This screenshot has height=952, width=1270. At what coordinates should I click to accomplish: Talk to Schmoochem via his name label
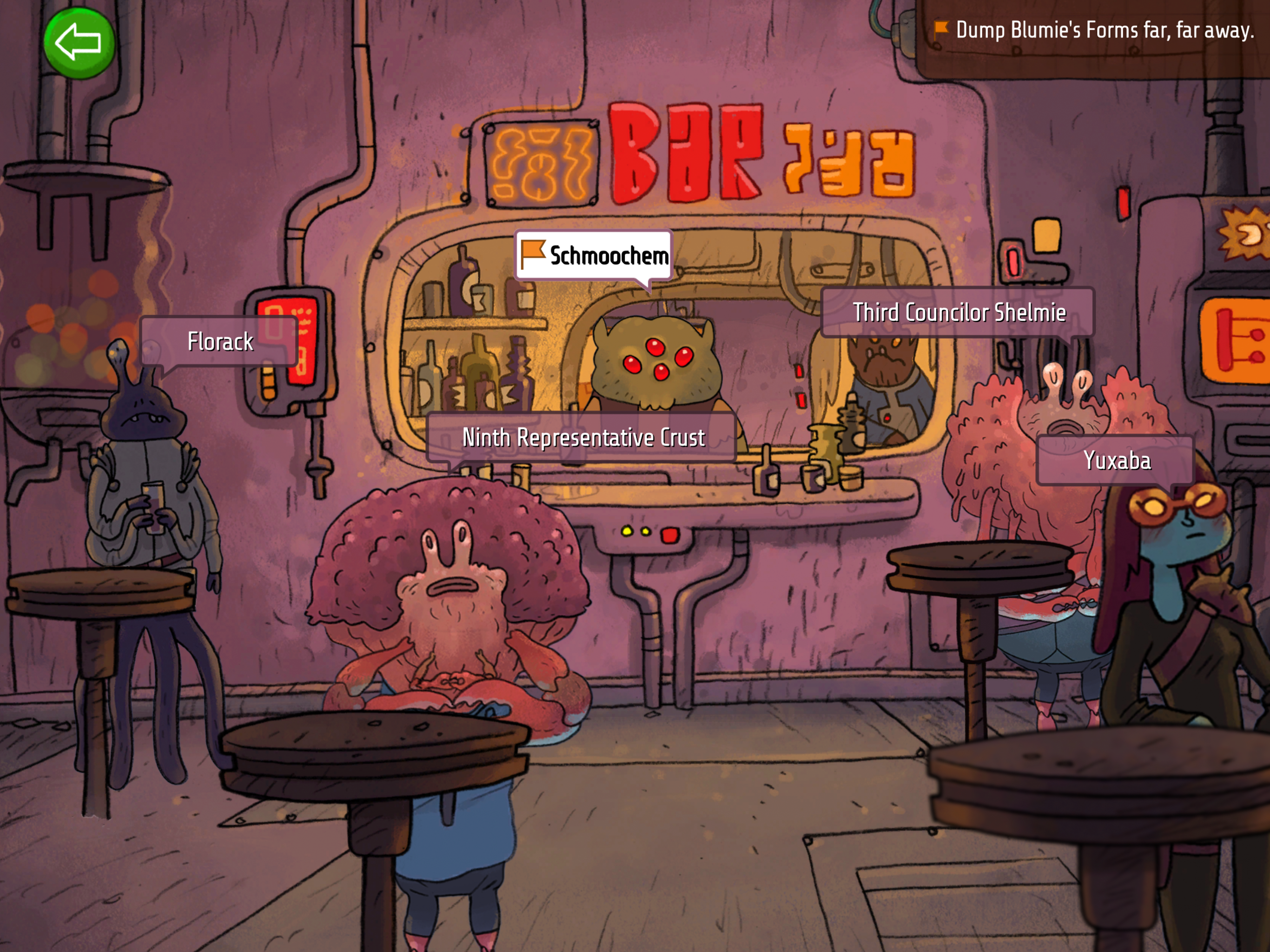[x=594, y=256]
